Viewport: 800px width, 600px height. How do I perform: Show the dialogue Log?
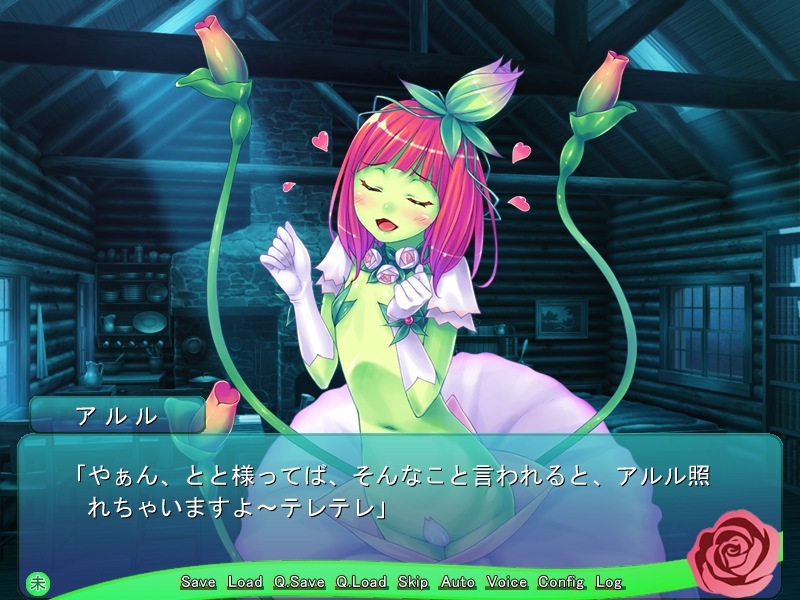[608, 582]
